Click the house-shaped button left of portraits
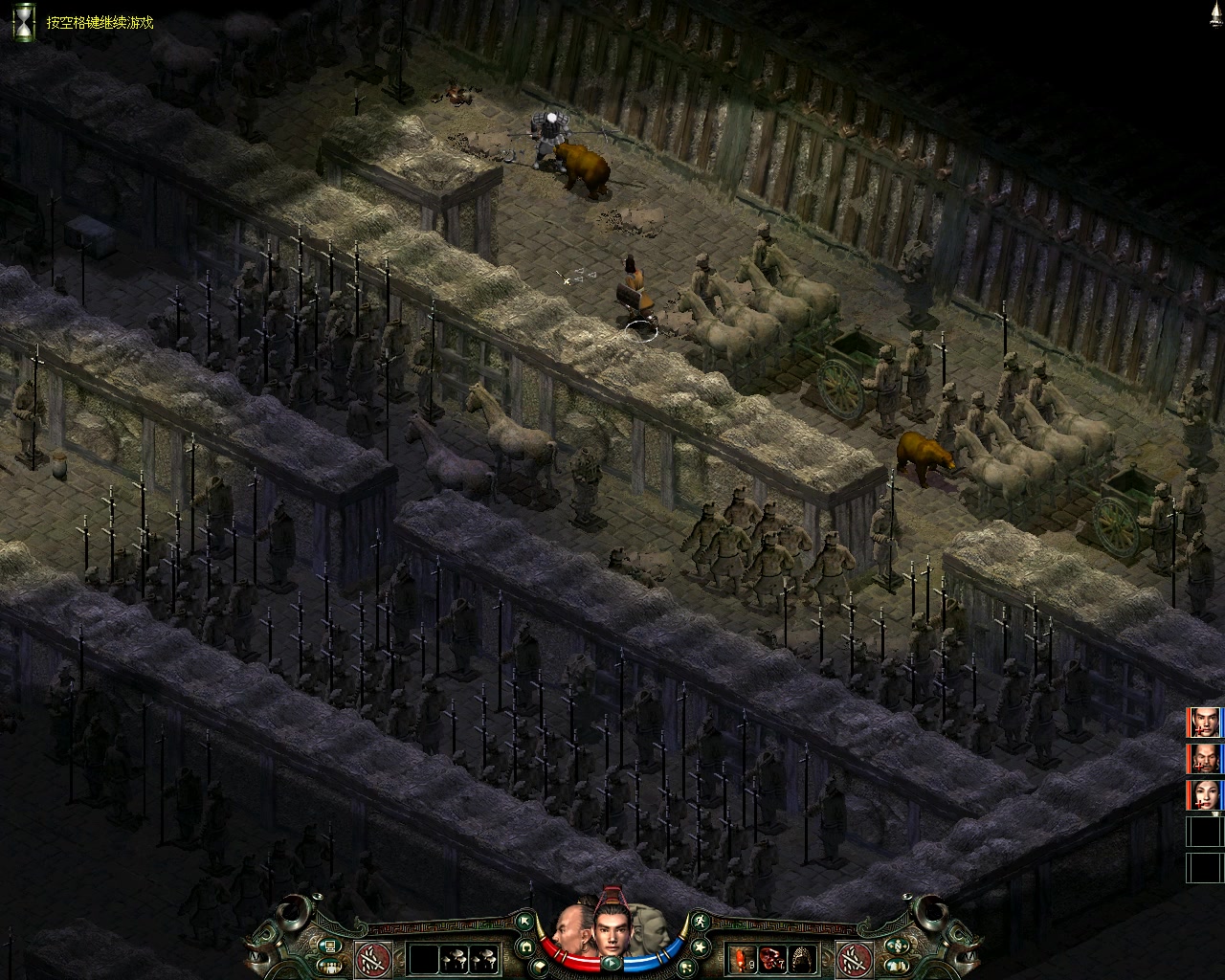Image resolution: width=1225 pixels, height=980 pixels. (524, 947)
